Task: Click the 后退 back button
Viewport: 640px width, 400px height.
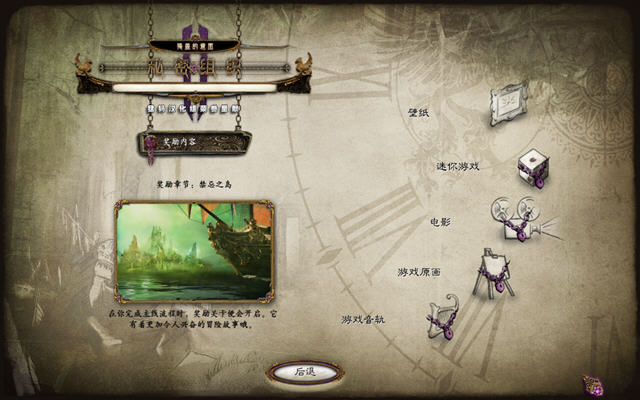Action: (305, 371)
